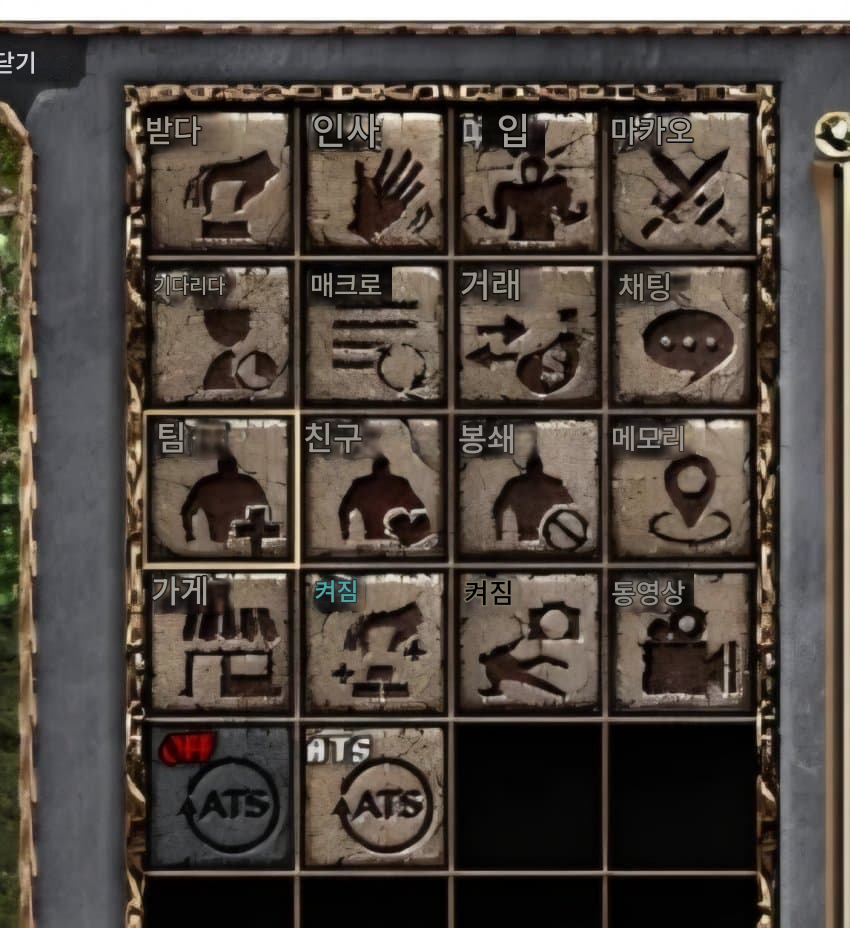850x928 pixels.
Task: Activate the 인사 waving hand emote
Action: tap(375, 181)
